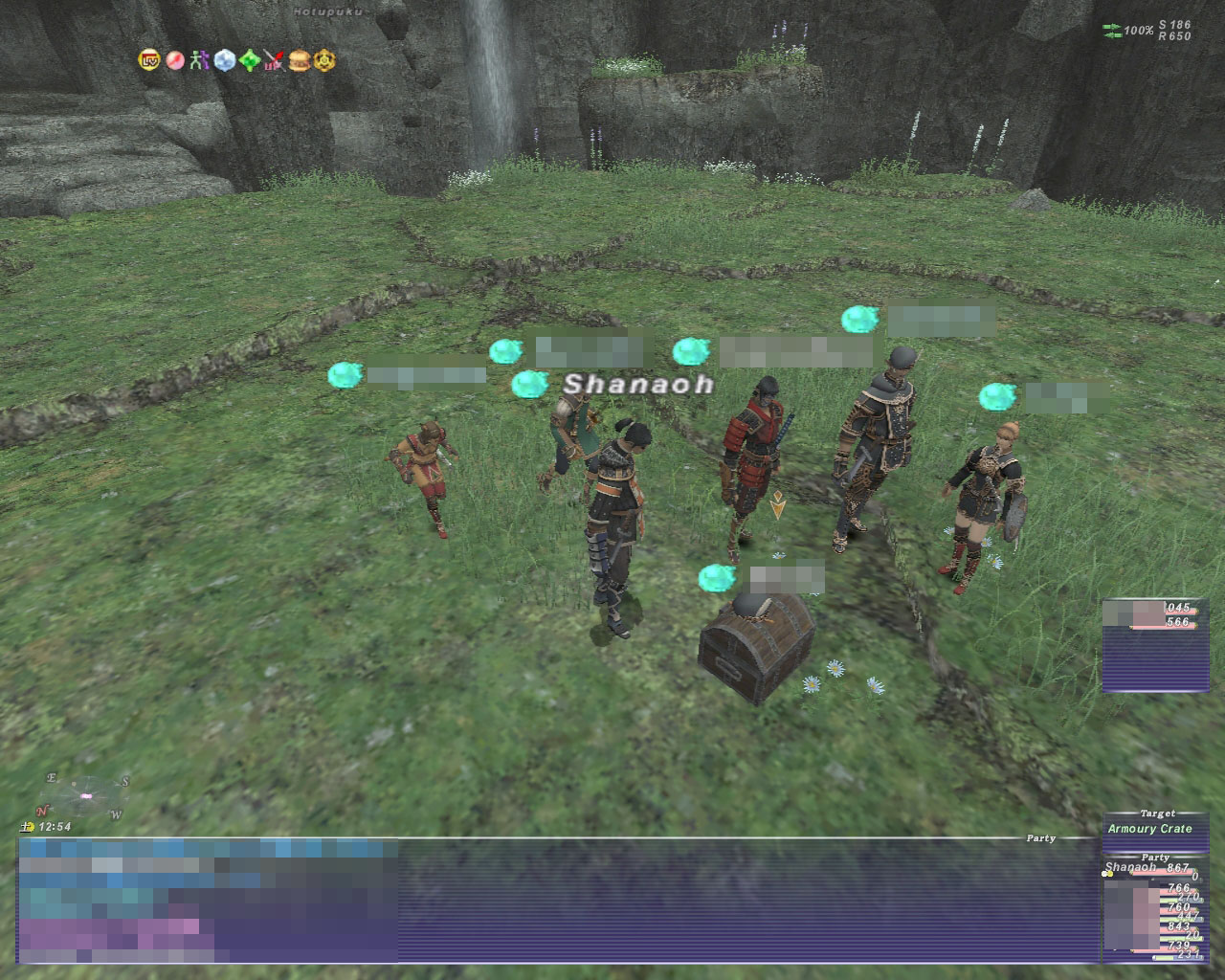Select Armoury Crate in the Target box
This screenshot has height=980, width=1225.
tap(1149, 829)
